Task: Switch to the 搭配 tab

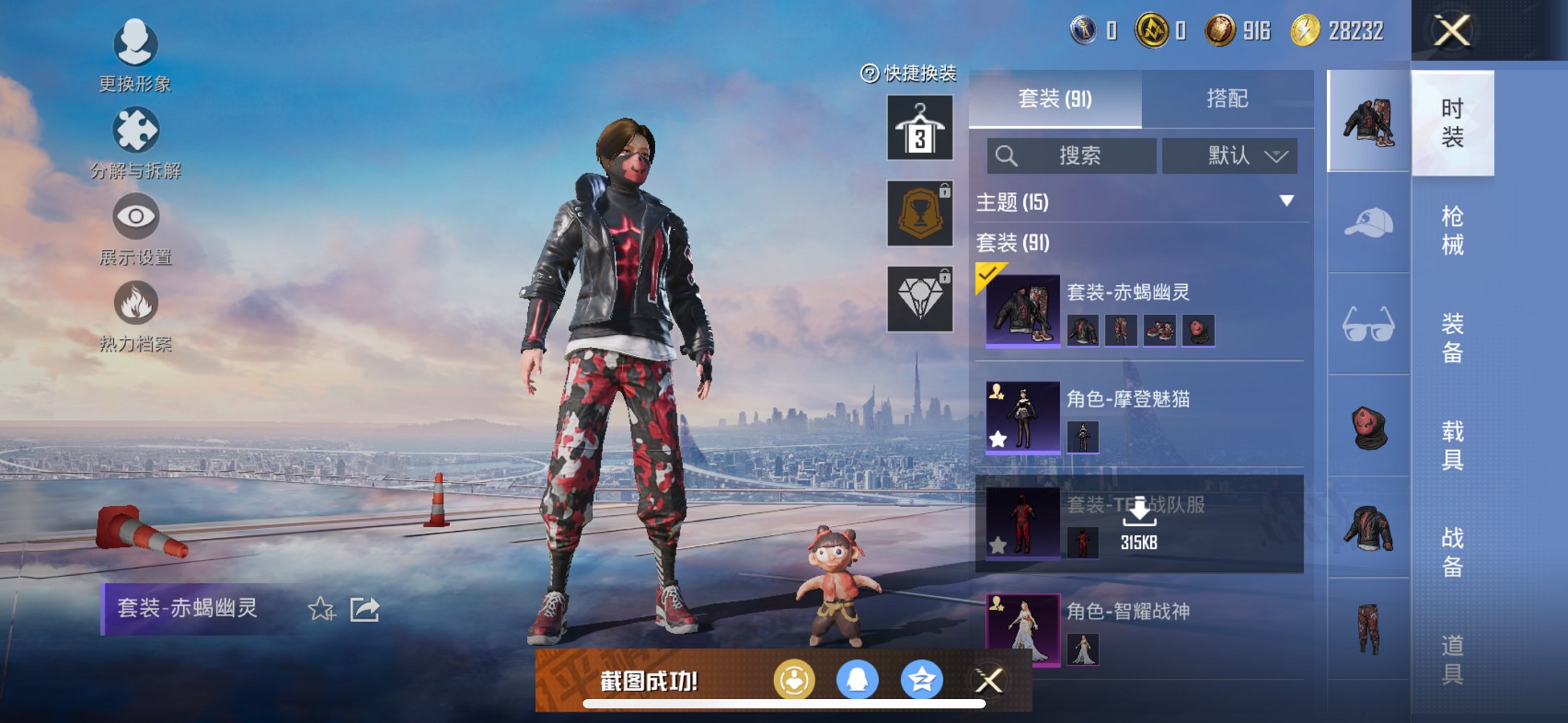Action: coord(1228,99)
